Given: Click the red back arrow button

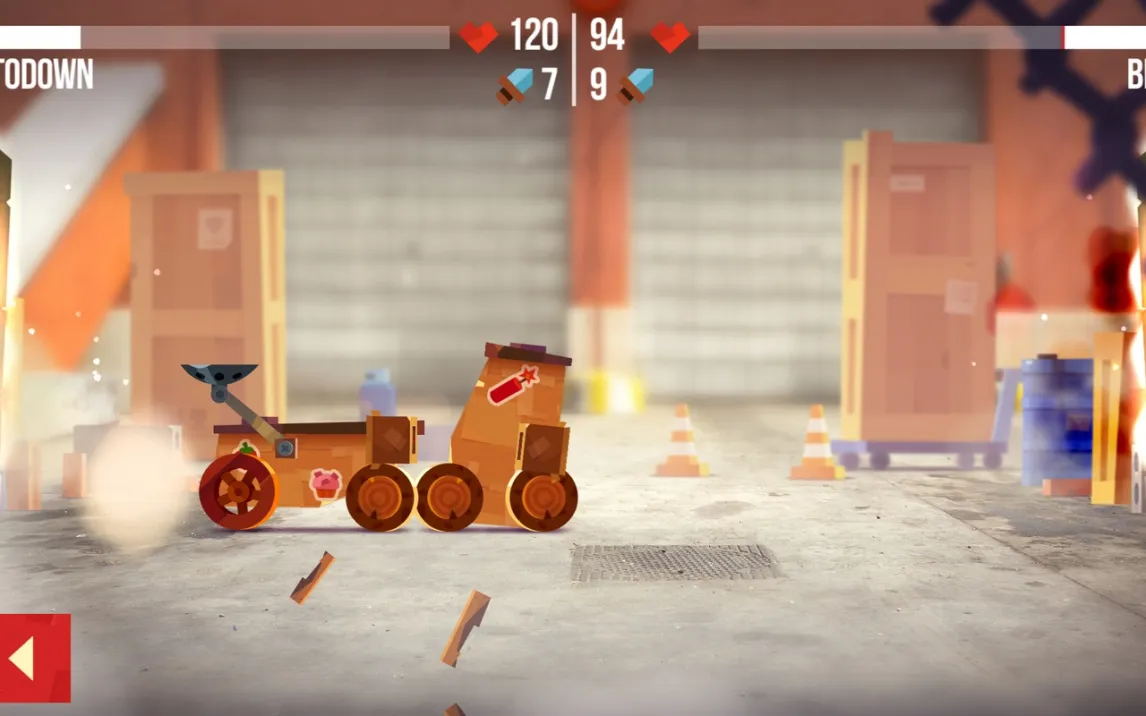Looking at the screenshot, I should (33, 657).
